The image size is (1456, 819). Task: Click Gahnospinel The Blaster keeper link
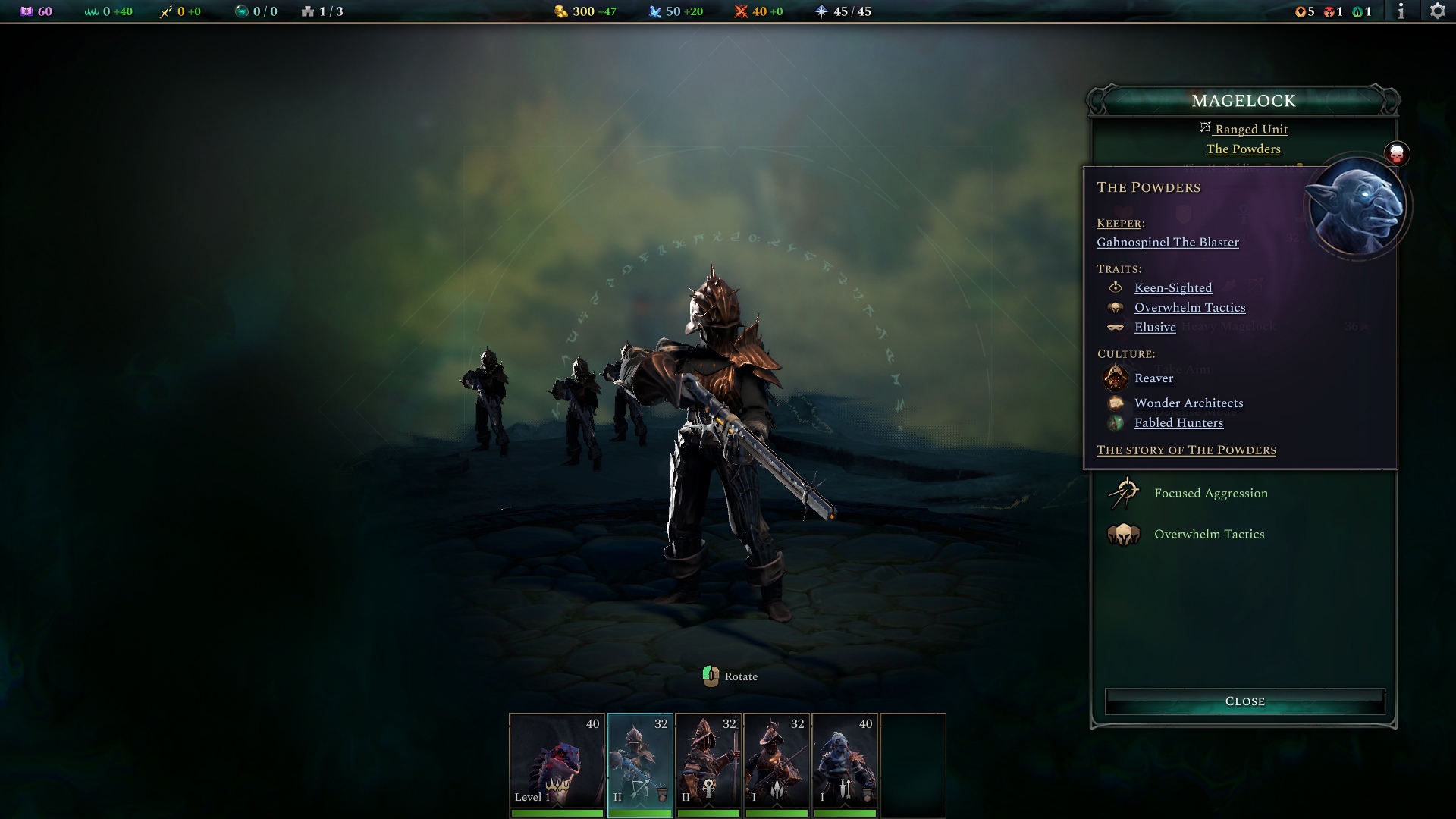1166,242
